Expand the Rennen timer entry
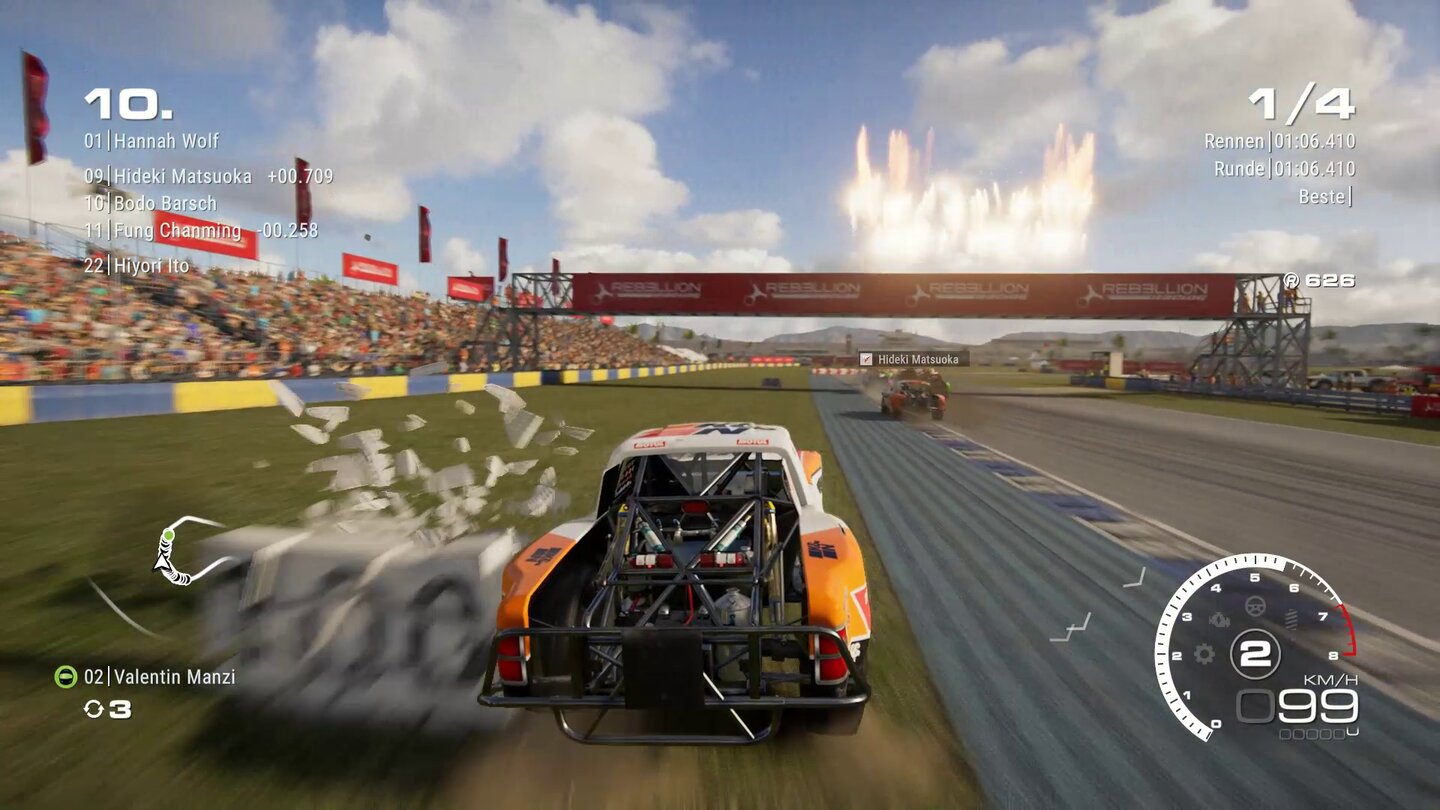Image resolution: width=1440 pixels, height=810 pixels. click(x=1280, y=142)
